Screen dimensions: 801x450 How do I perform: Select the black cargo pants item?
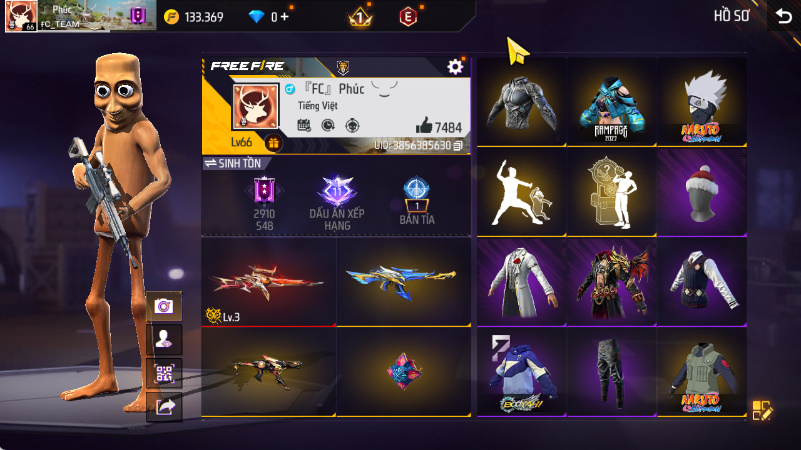611,371
